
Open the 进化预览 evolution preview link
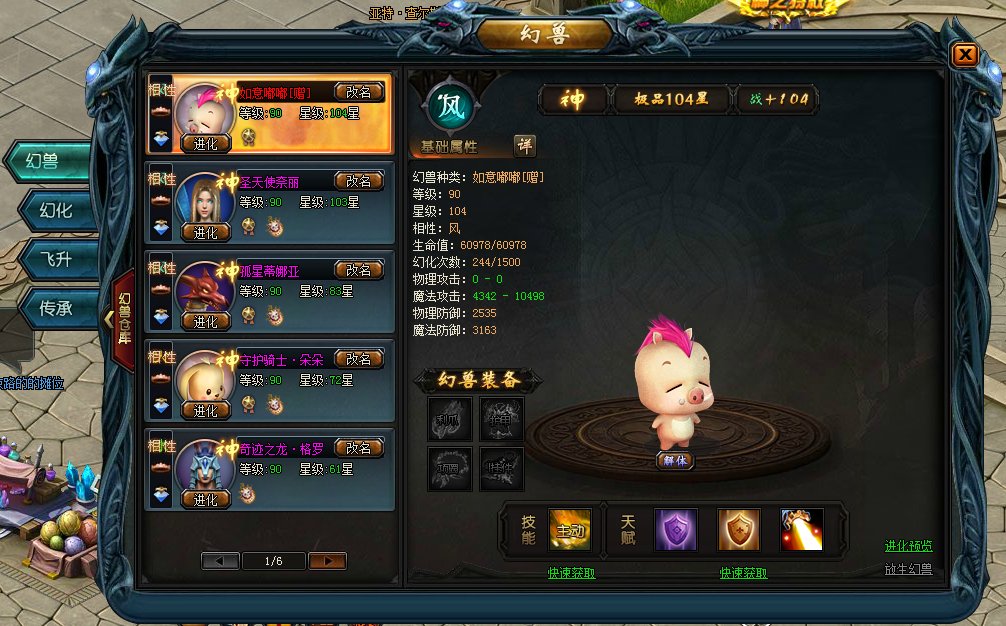(x=908, y=546)
